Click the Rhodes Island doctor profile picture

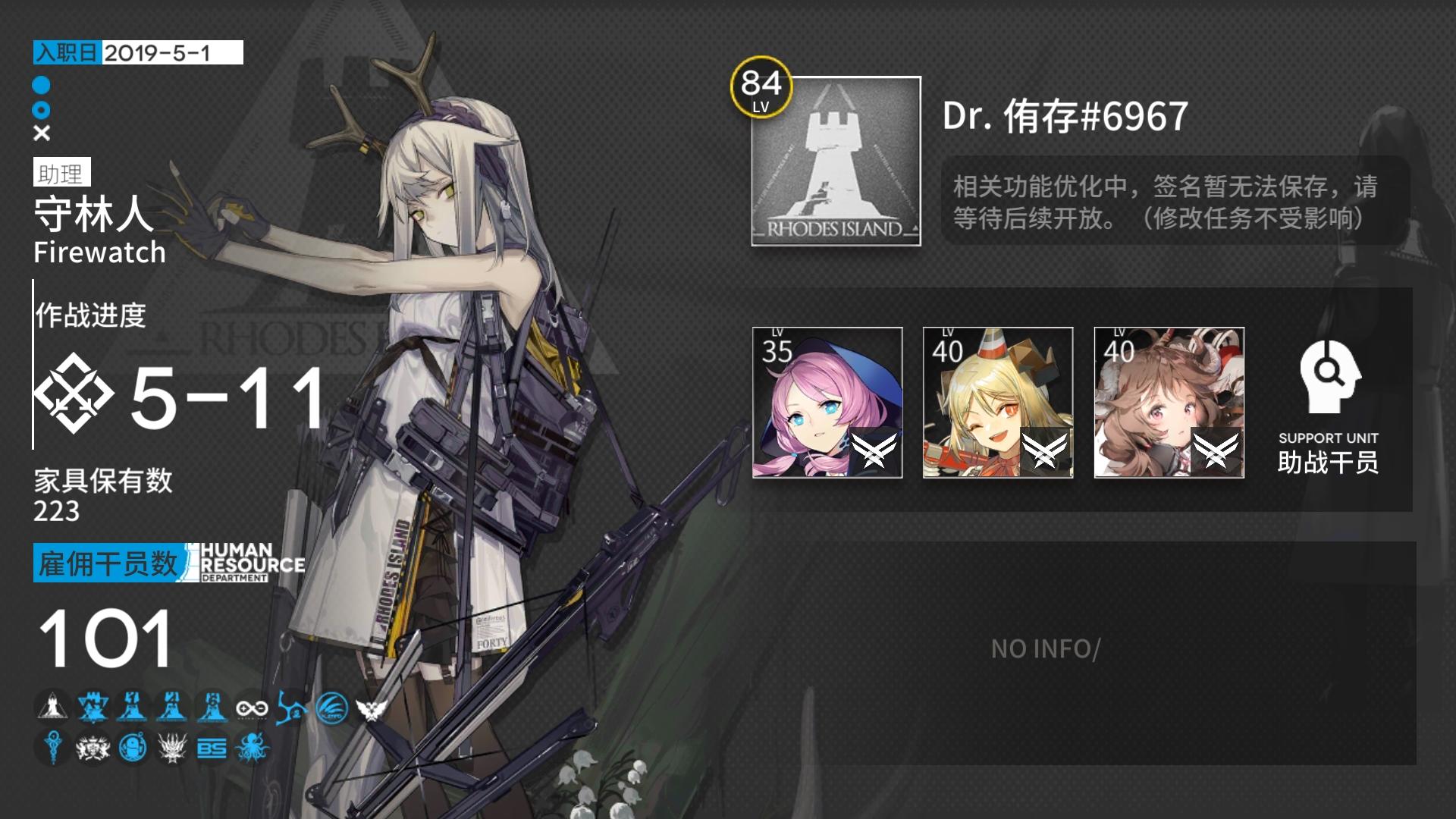(835, 162)
